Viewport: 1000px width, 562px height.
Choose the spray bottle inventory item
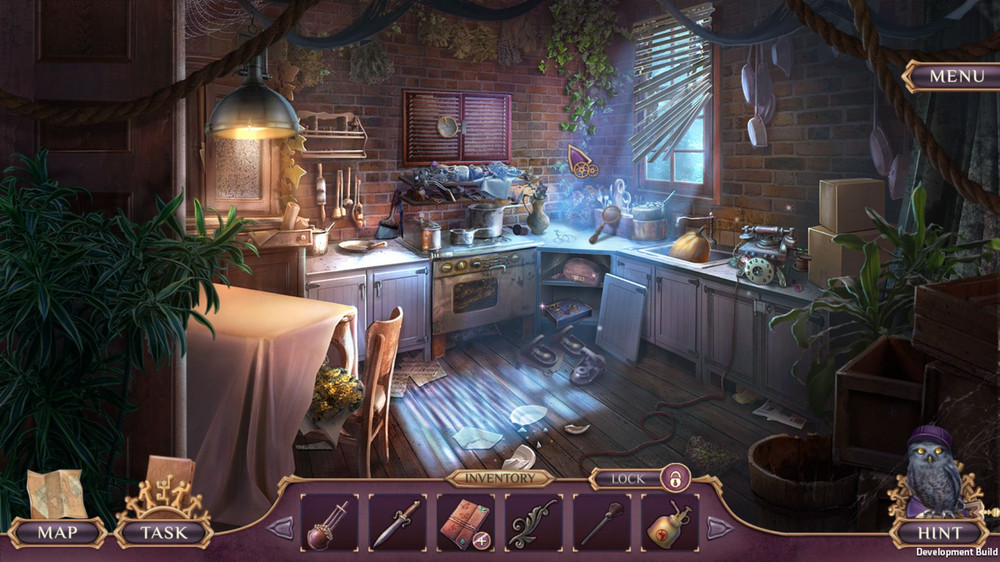[x=669, y=522]
